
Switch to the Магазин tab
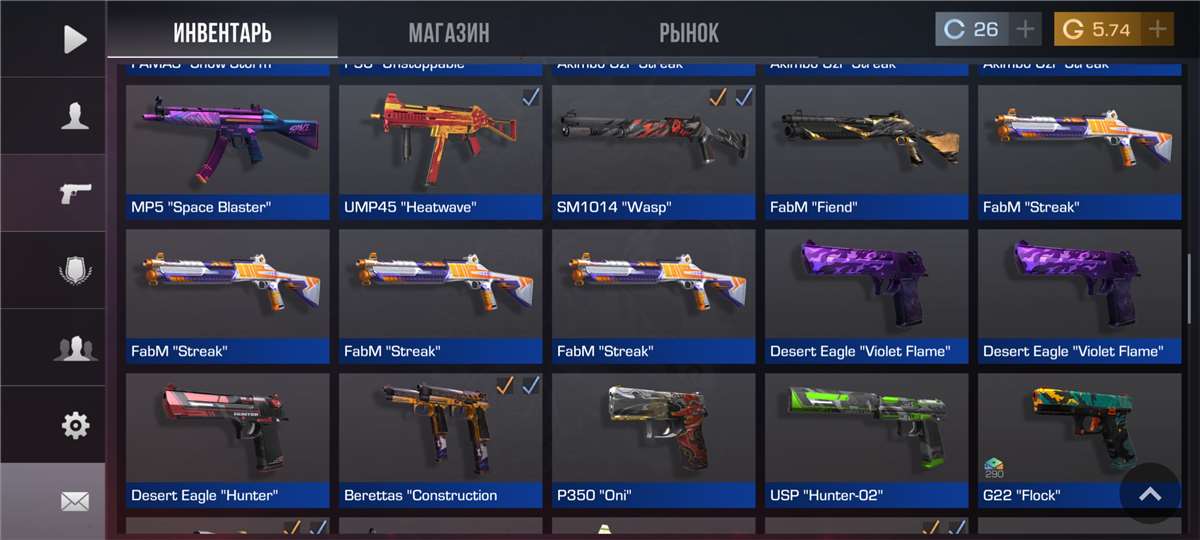click(x=449, y=32)
